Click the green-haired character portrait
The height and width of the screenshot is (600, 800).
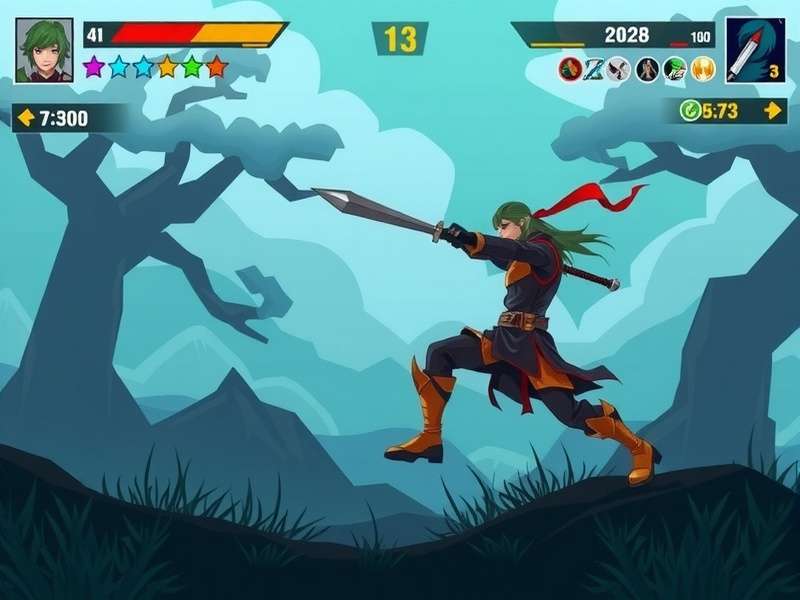(x=44, y=49)
